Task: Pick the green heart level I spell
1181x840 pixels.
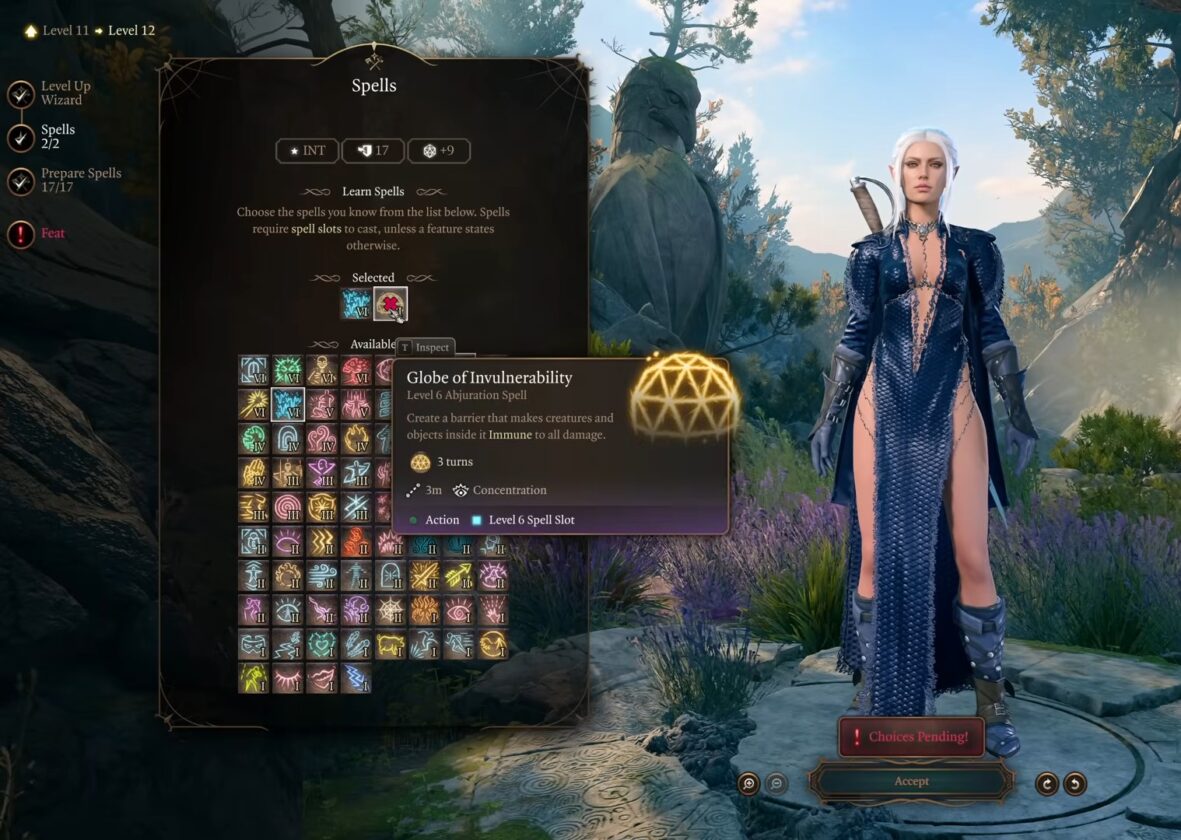Action: 322,644
